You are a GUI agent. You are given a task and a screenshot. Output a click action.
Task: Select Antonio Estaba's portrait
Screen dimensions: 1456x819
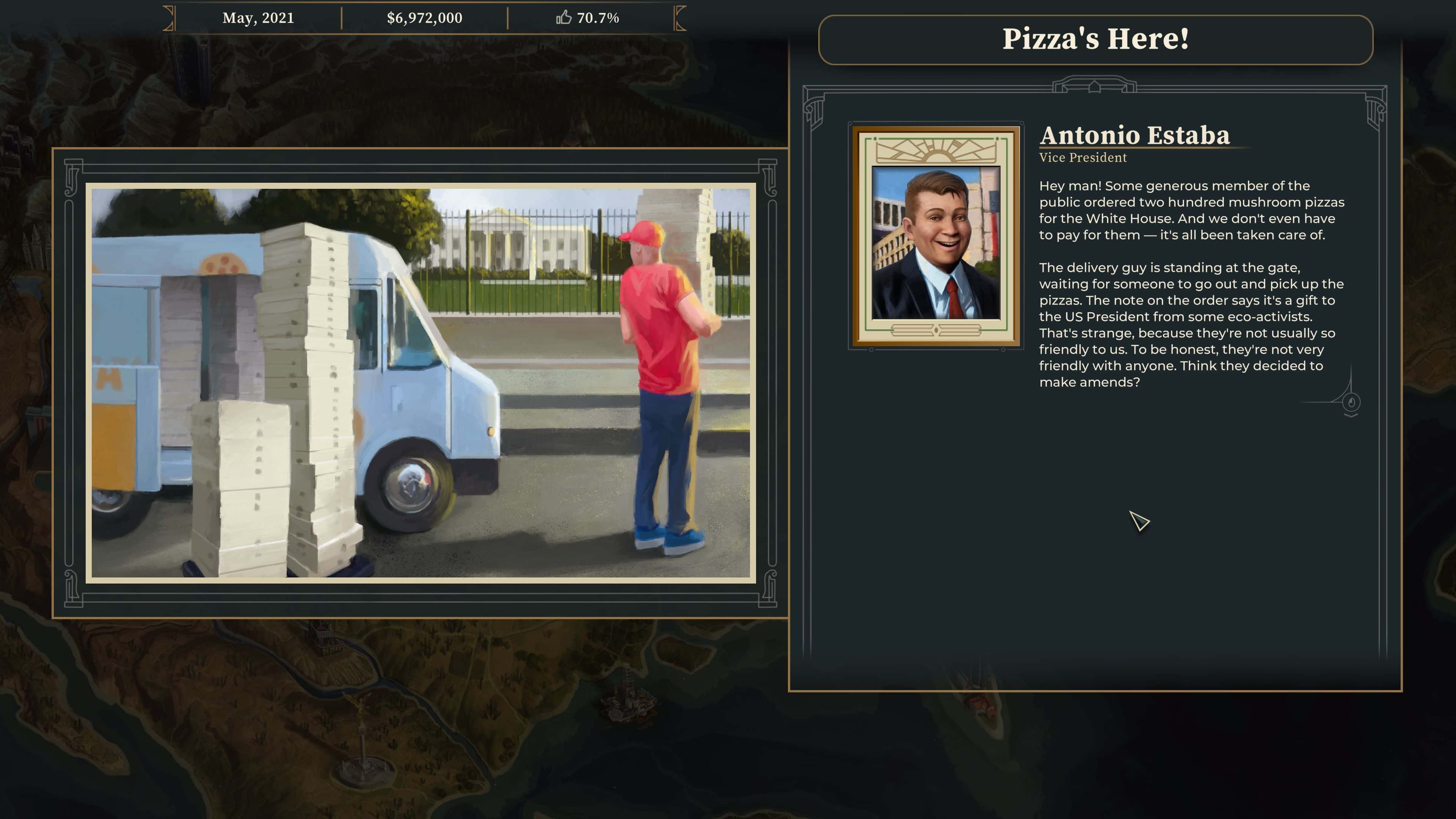coord(936,236)
